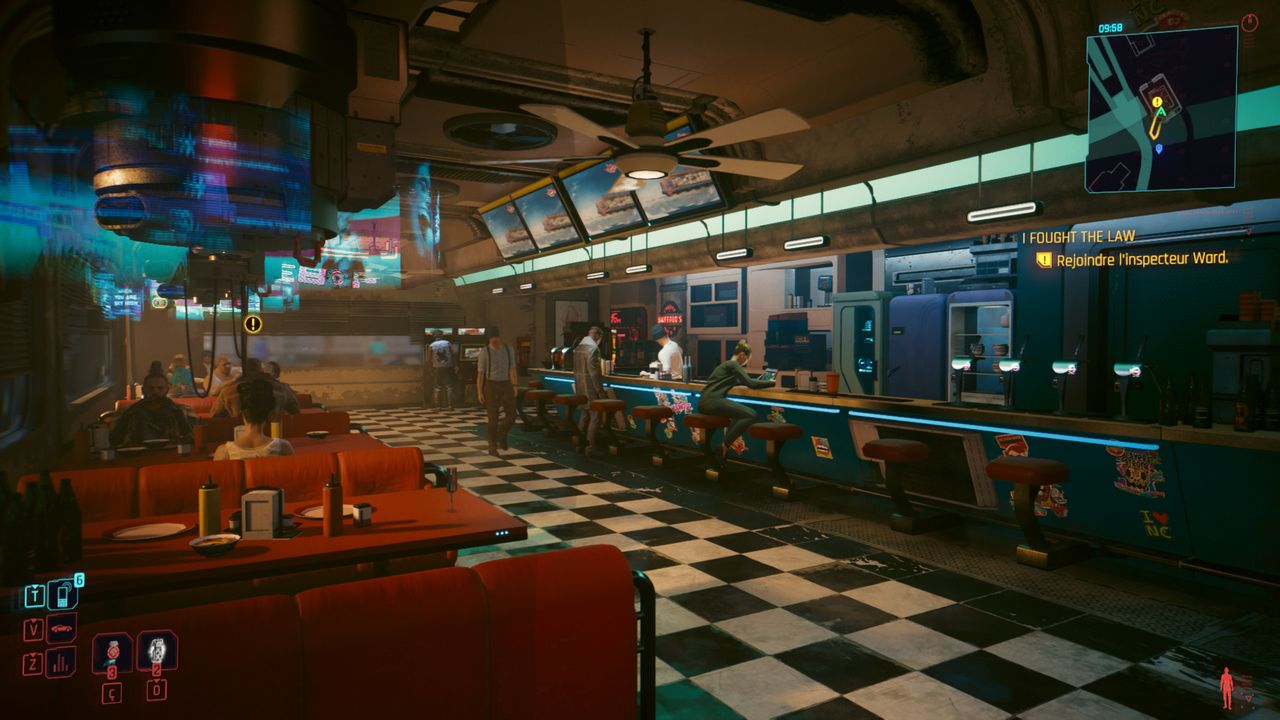
Task: Click the objective "Rejoindre l'inspecteur Ward"
Action: pyautogui.click(x=1140, y=259)
